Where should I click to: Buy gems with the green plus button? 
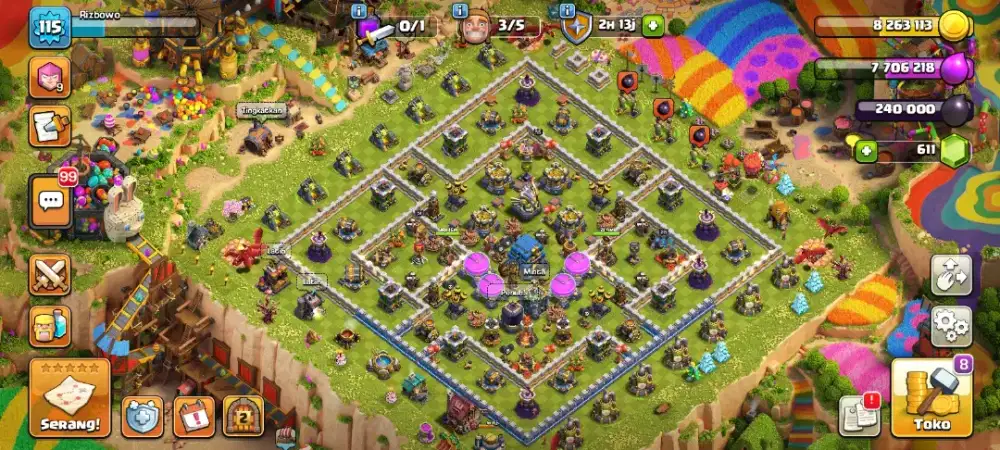click(865, 151)
